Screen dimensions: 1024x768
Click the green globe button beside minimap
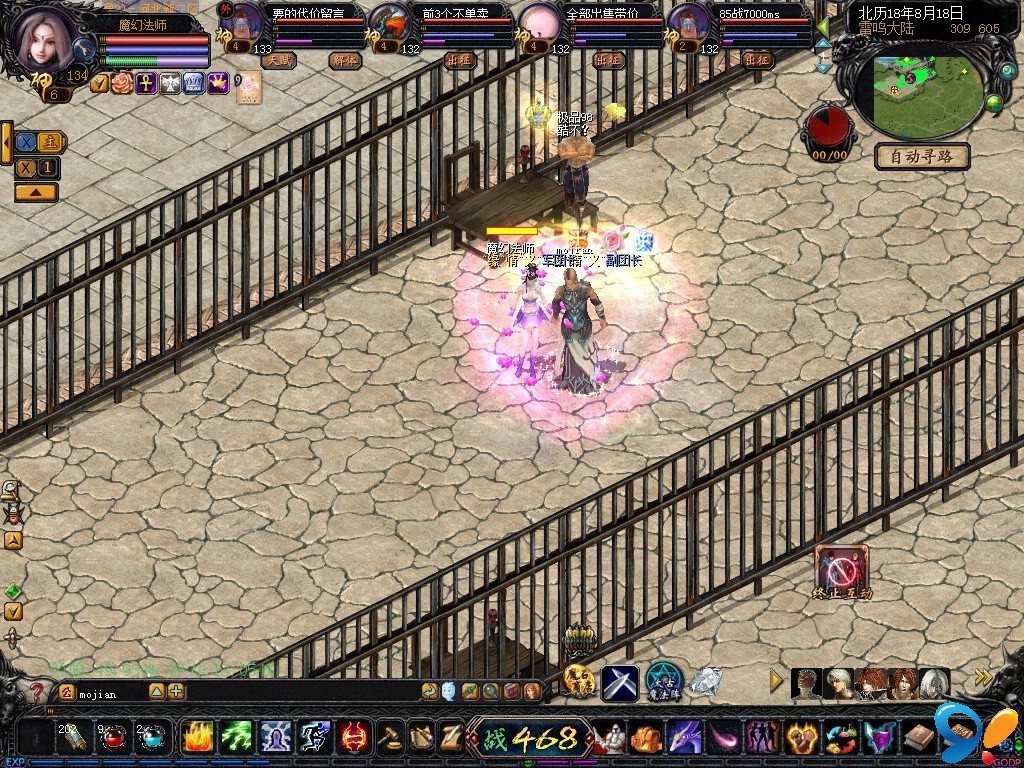[994, 102]
